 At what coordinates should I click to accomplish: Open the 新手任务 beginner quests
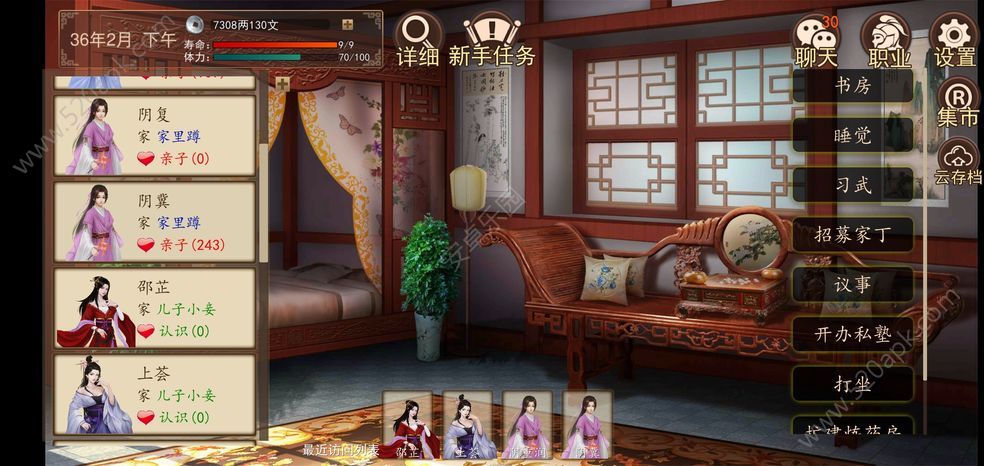(x=491, y=38)
